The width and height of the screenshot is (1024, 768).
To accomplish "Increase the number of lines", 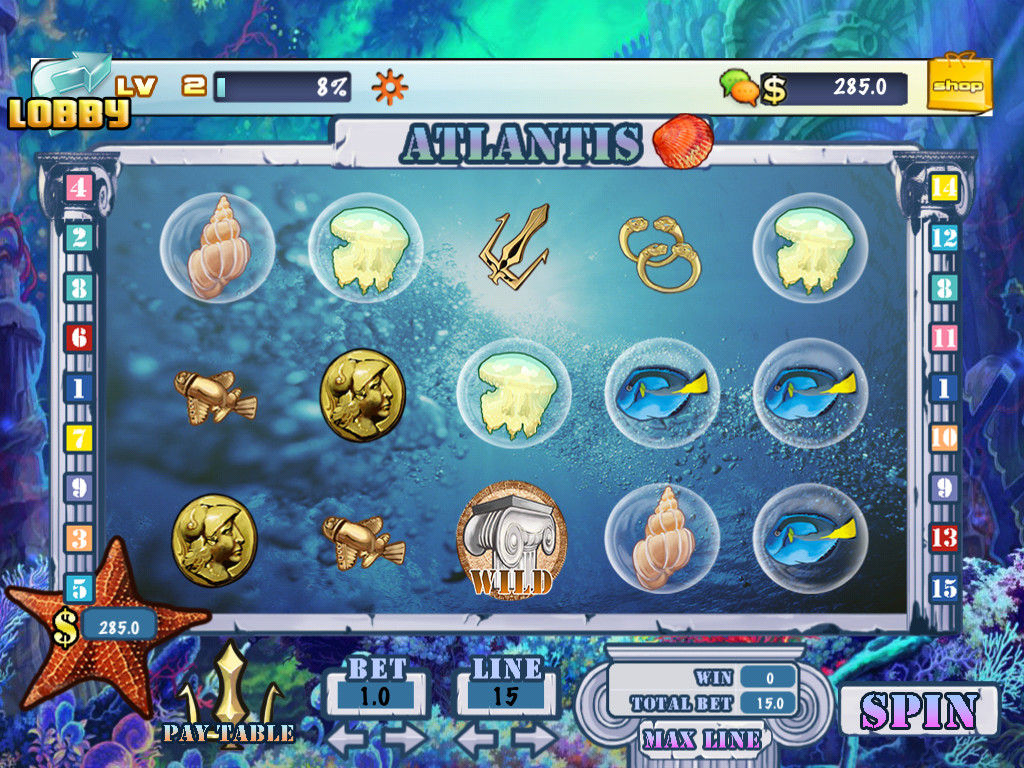I will (535, 741).
